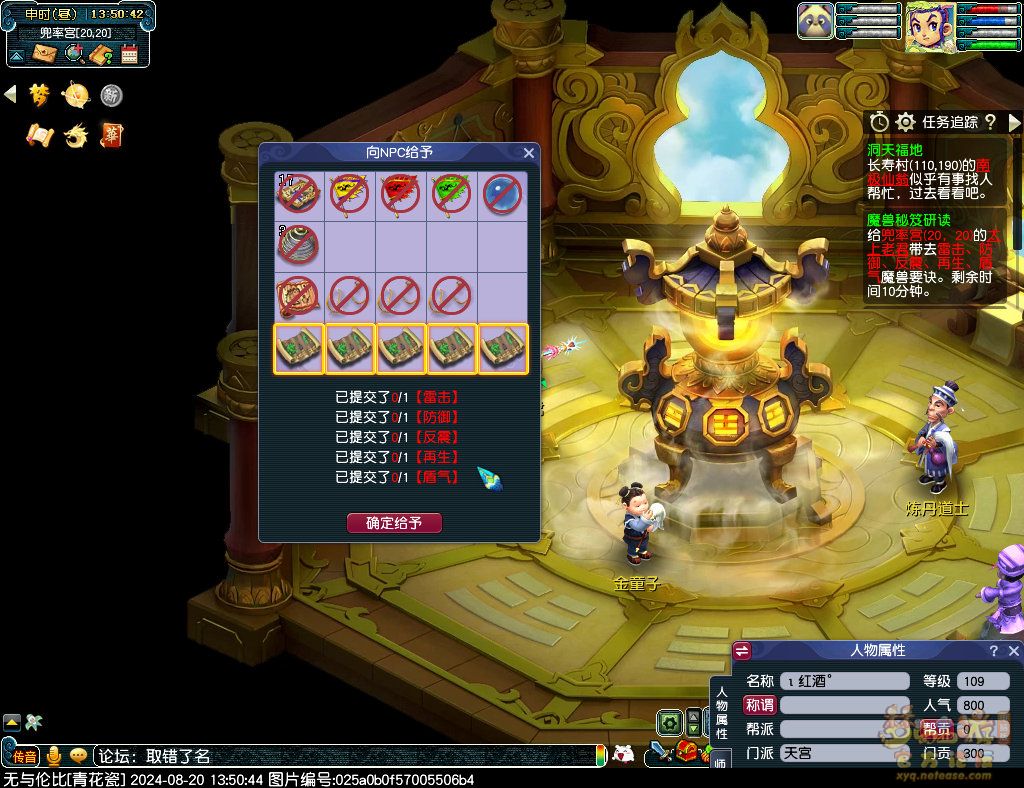The image size is (1024, 788).
Task: Click the 帮贡 guild contribution button
Action: pos(937,729)
